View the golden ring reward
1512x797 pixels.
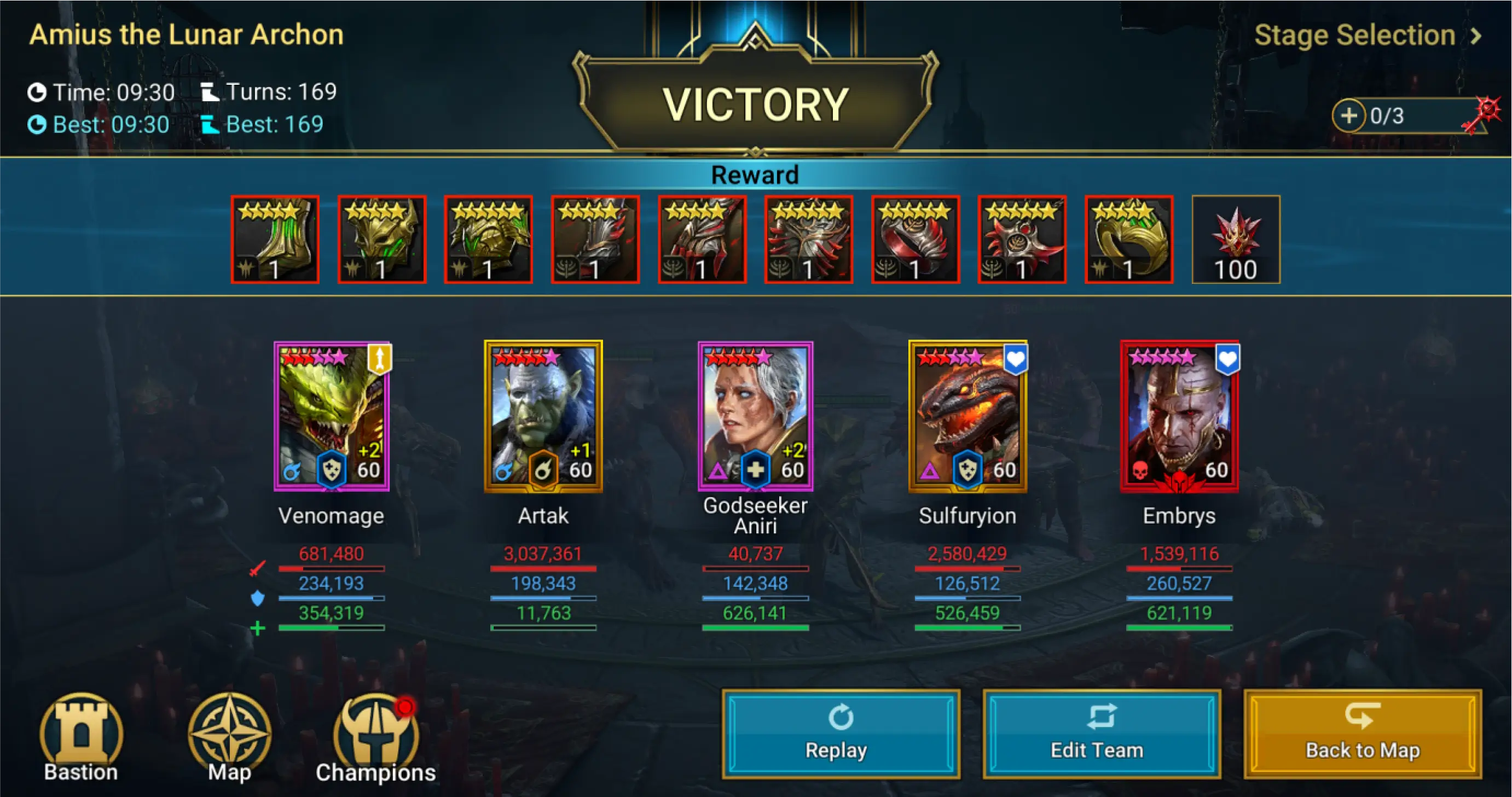click(1129, 240)
